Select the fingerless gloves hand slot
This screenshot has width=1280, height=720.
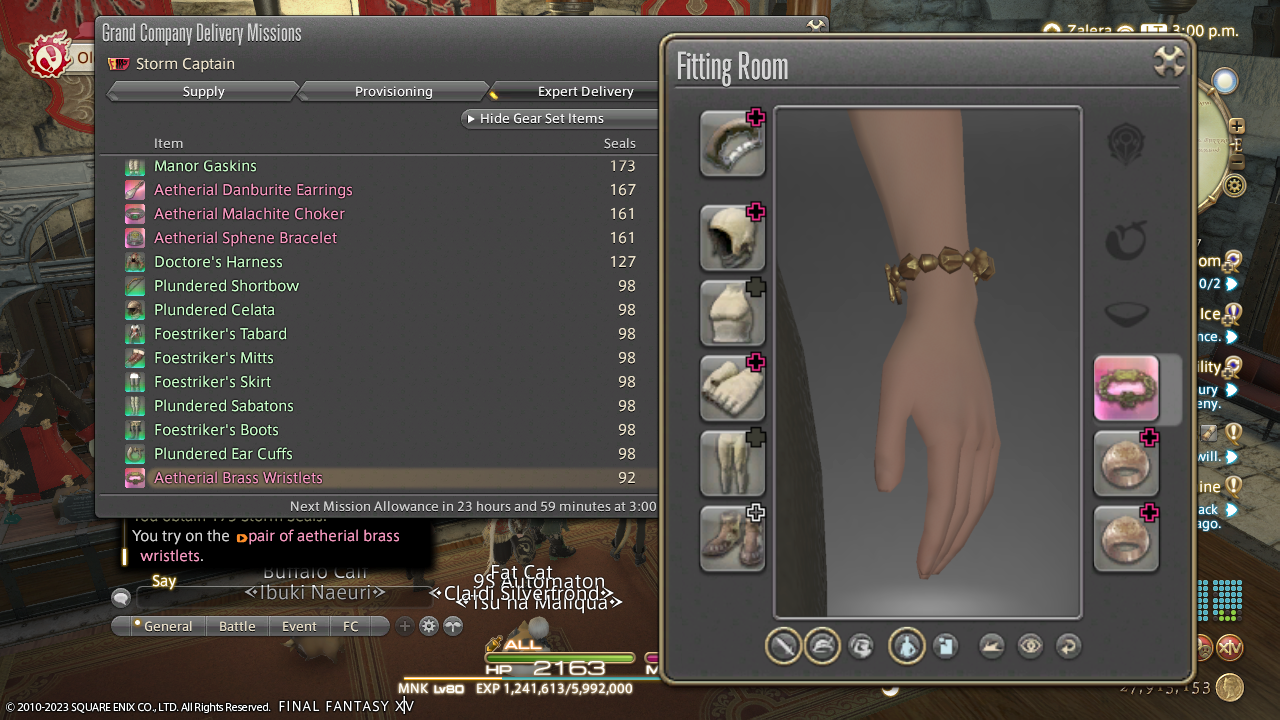coord(732,388)
